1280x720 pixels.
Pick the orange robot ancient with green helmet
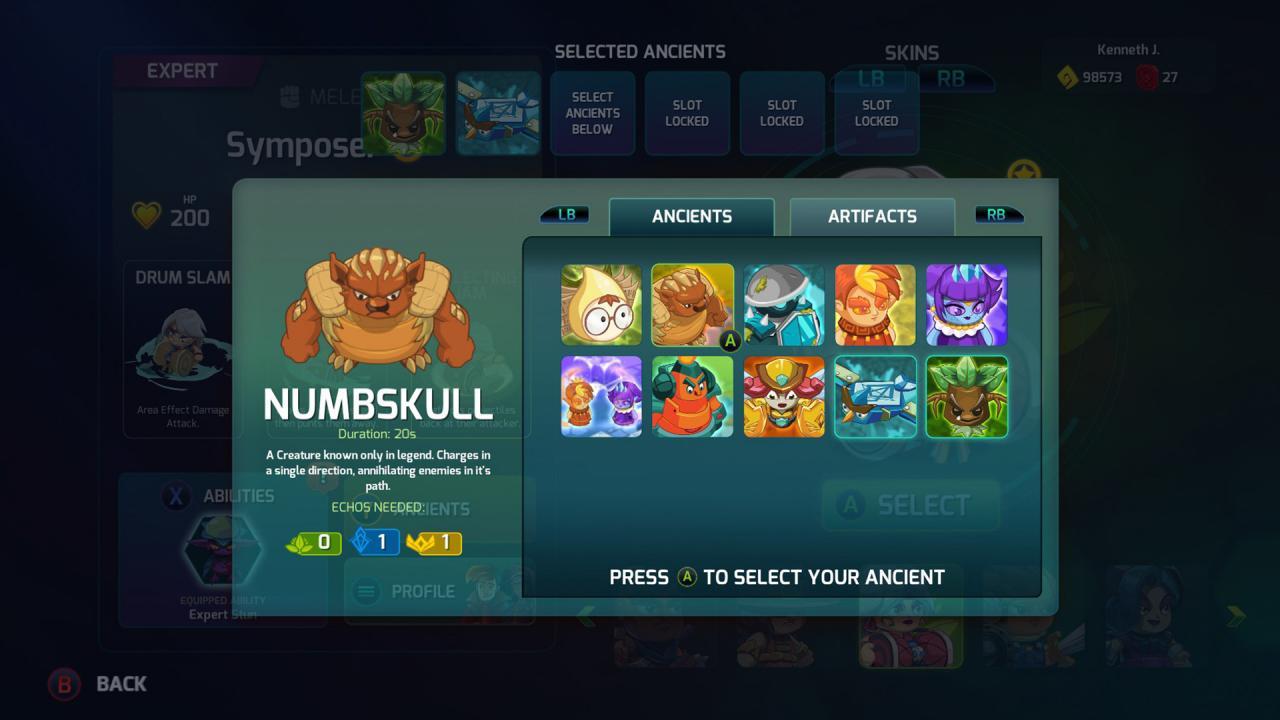pyautogui.click(x=692, y=397)
